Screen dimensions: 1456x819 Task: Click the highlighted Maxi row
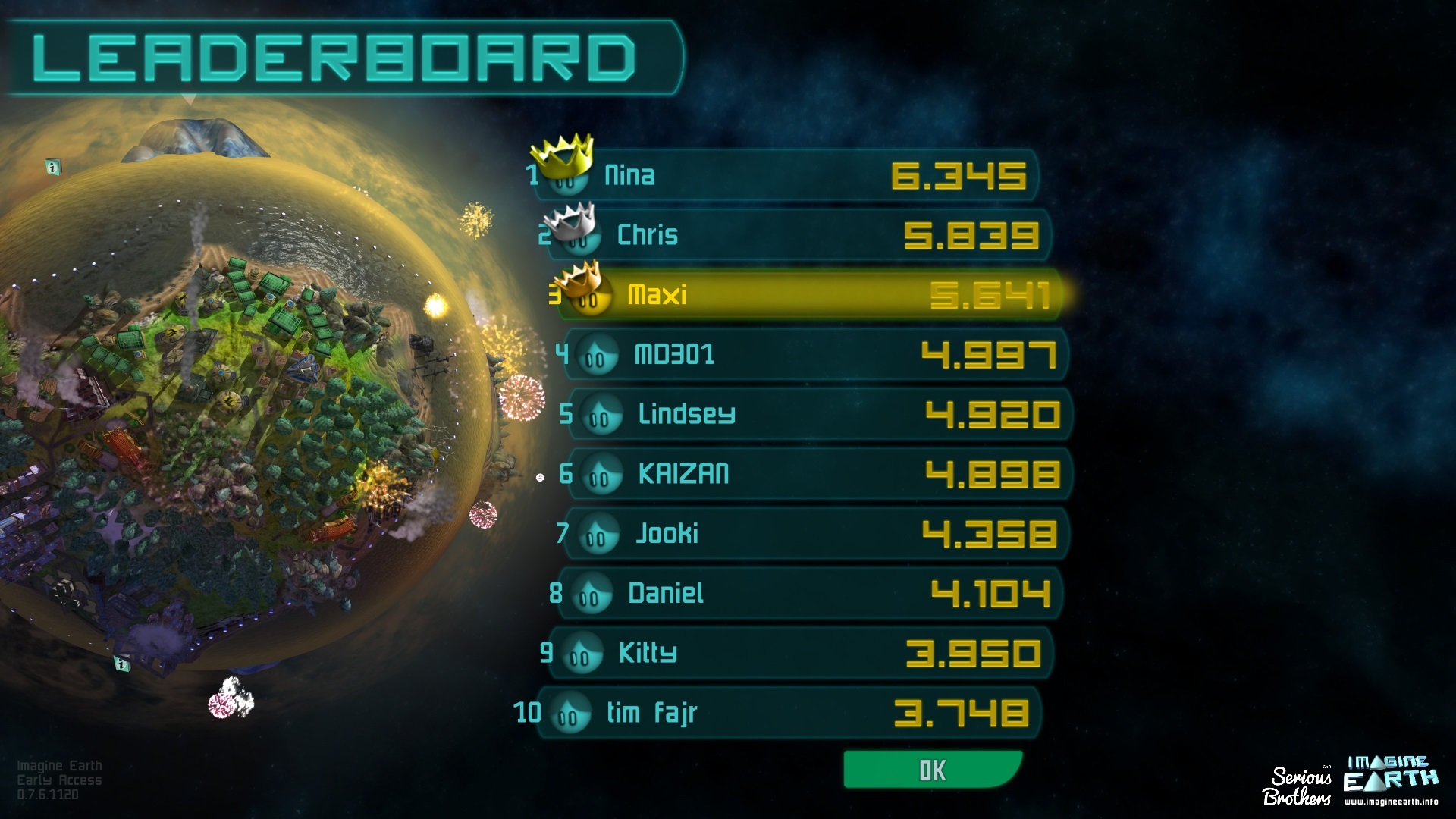[808, 295]
